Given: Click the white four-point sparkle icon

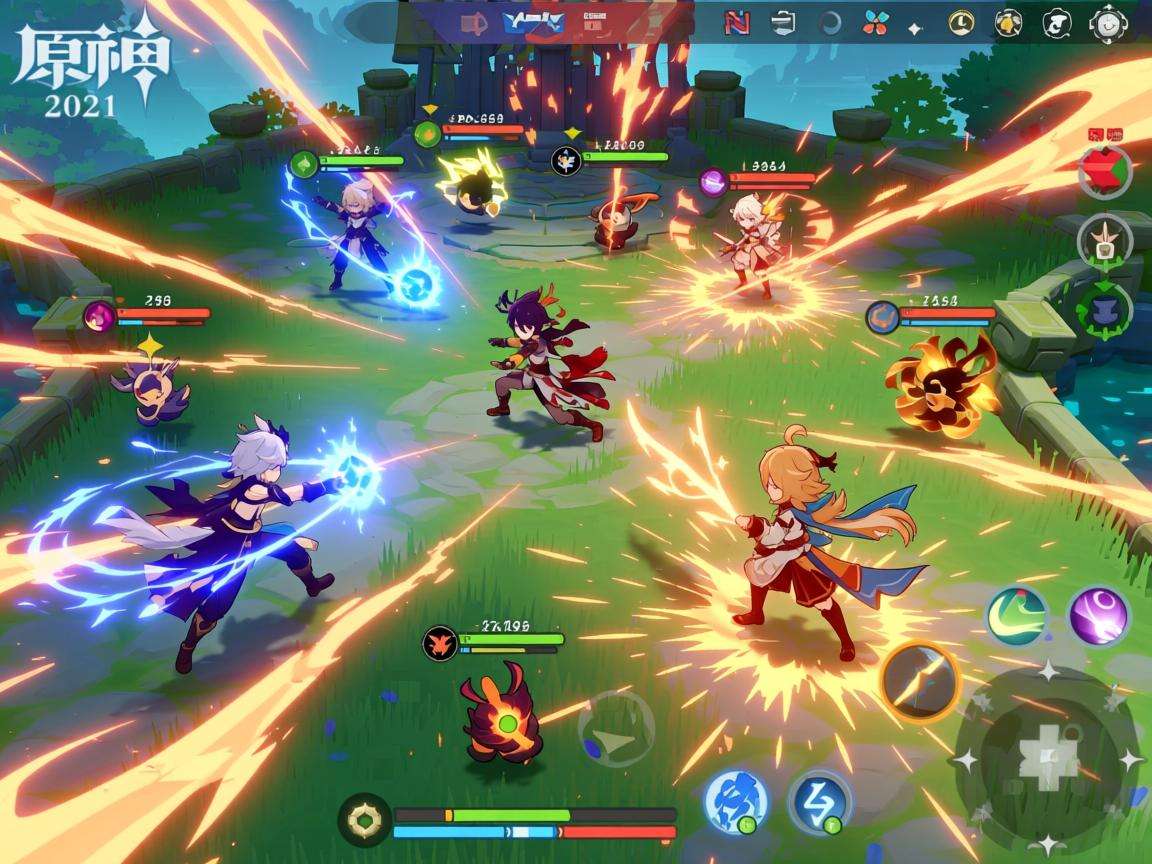Looking at the screenshot, I should click(914, 29).
